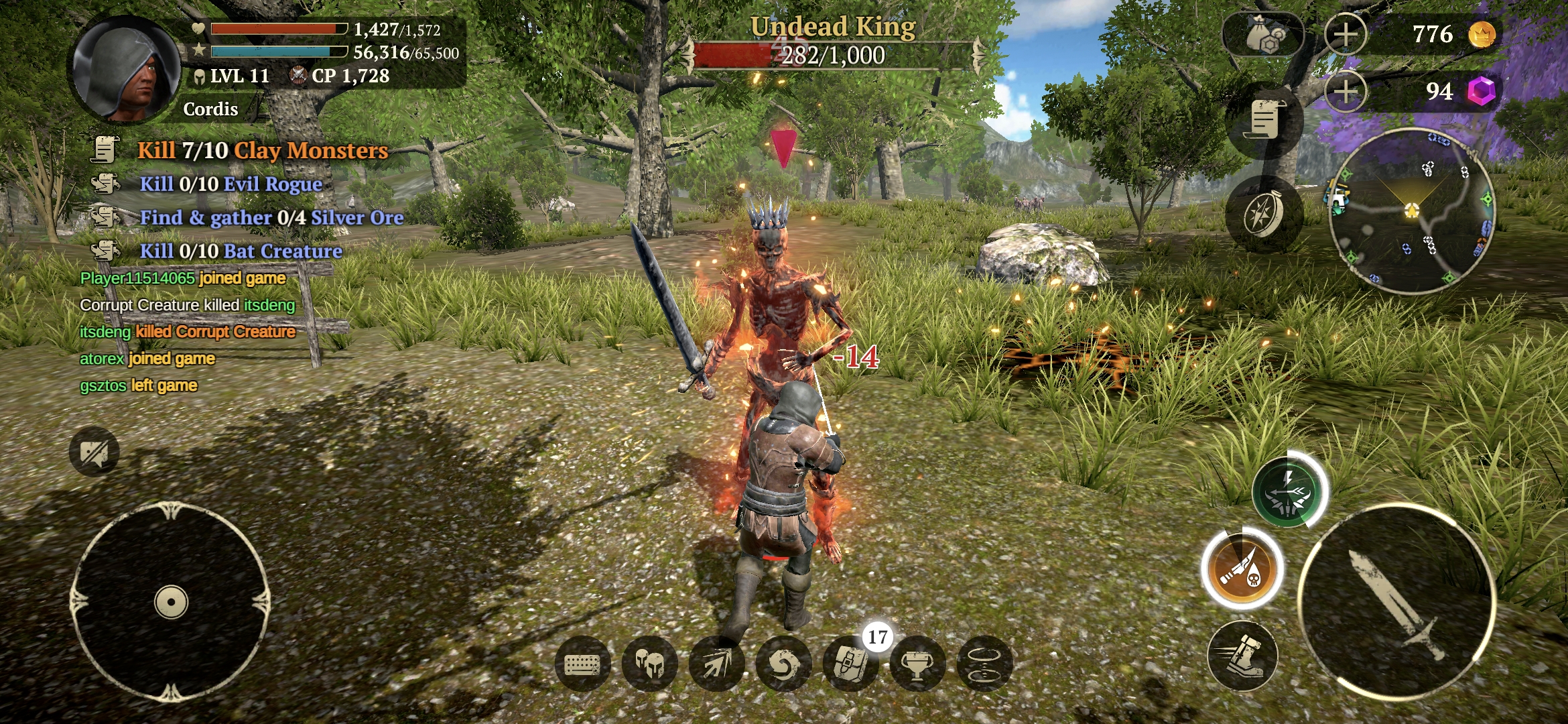1568x724 pixels.
Task: Open Cordis character portrait
Action: (126, 70)
